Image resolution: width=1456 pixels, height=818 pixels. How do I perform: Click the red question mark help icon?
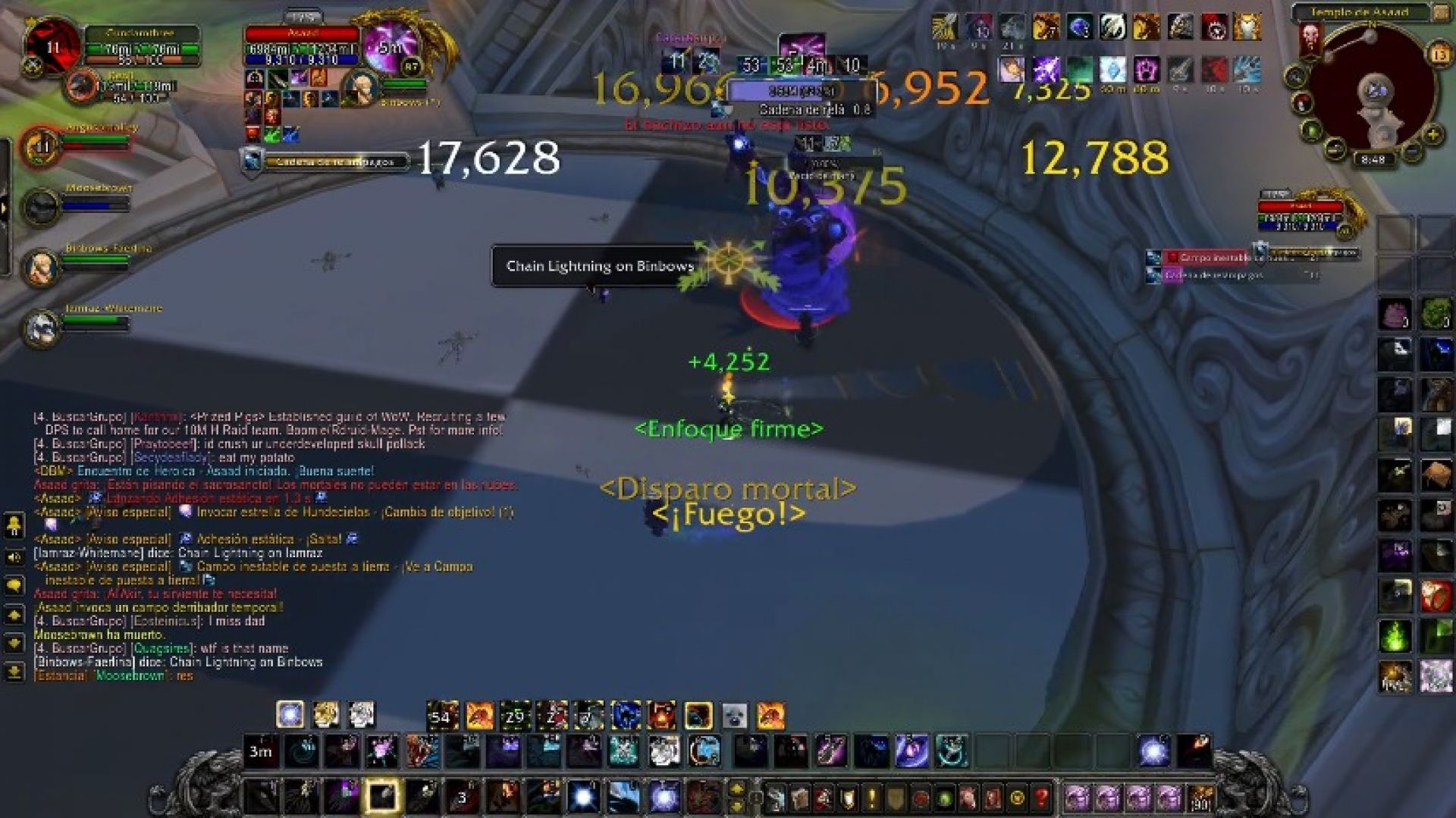click(1041, 798)
